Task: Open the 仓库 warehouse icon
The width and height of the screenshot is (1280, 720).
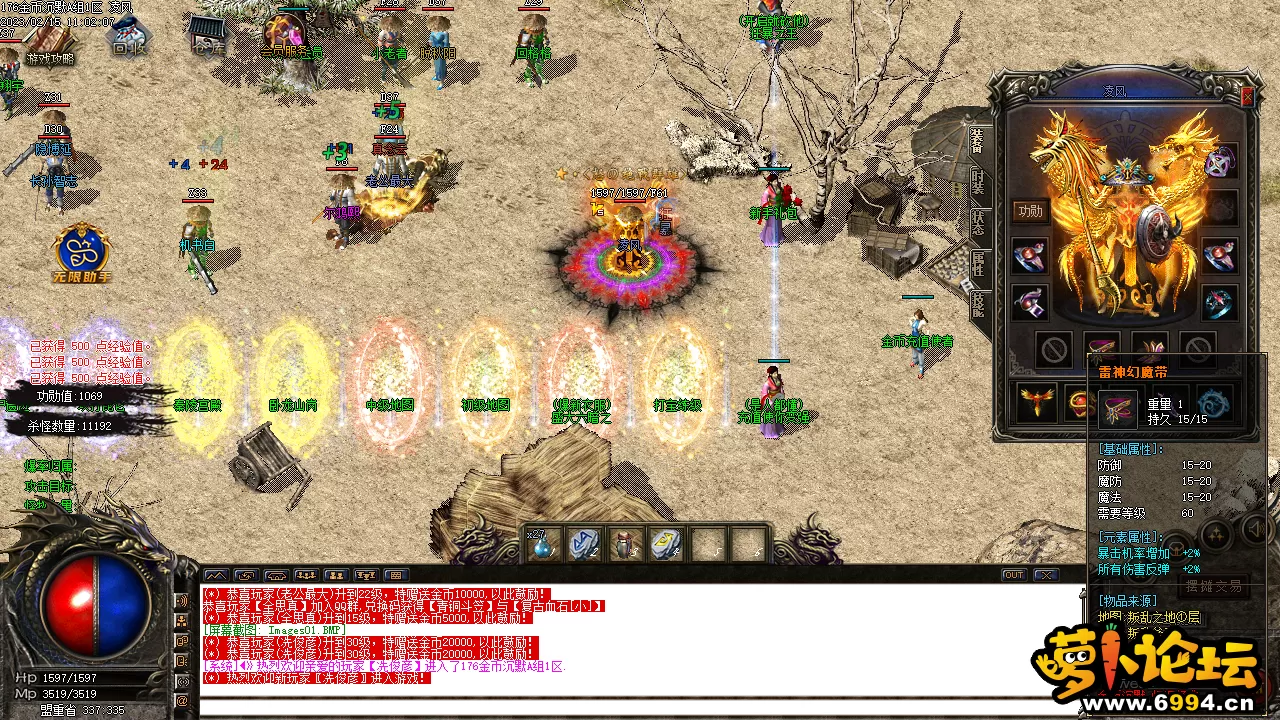Action: (207, 36)
